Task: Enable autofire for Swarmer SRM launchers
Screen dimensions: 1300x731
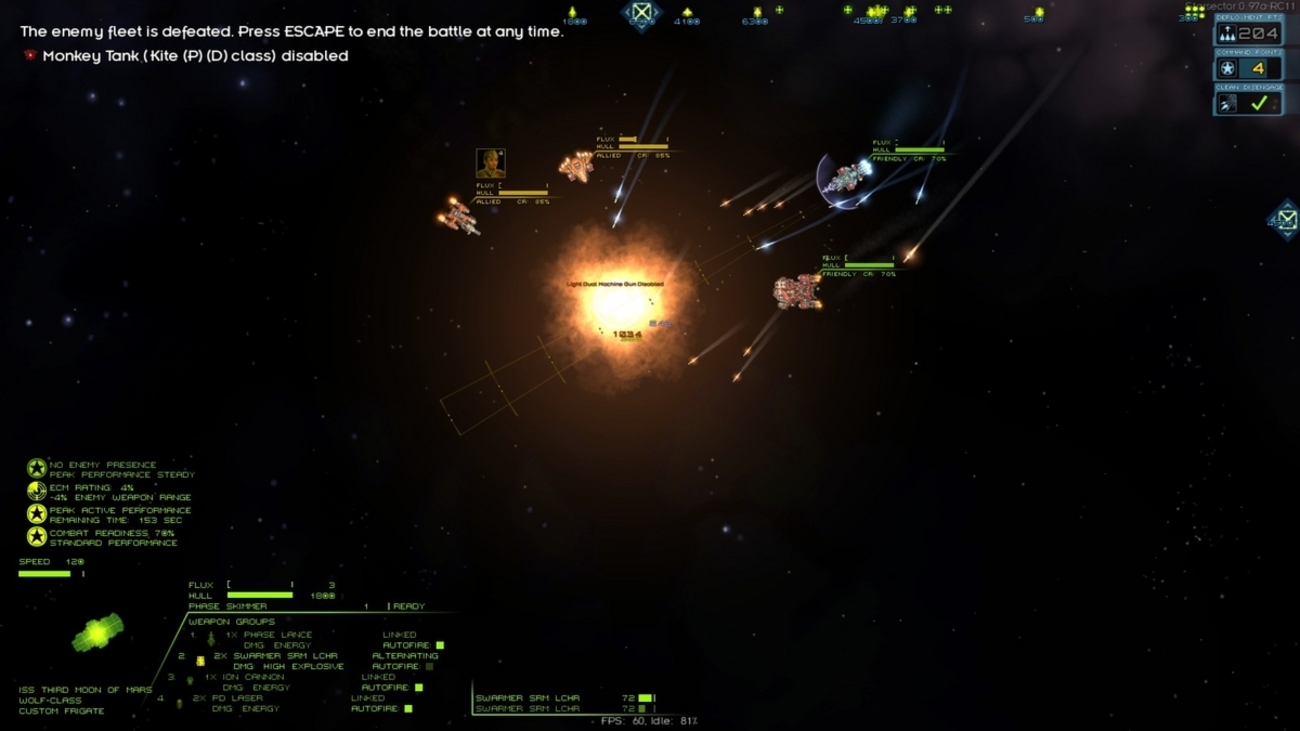Action: coord(429,667)
